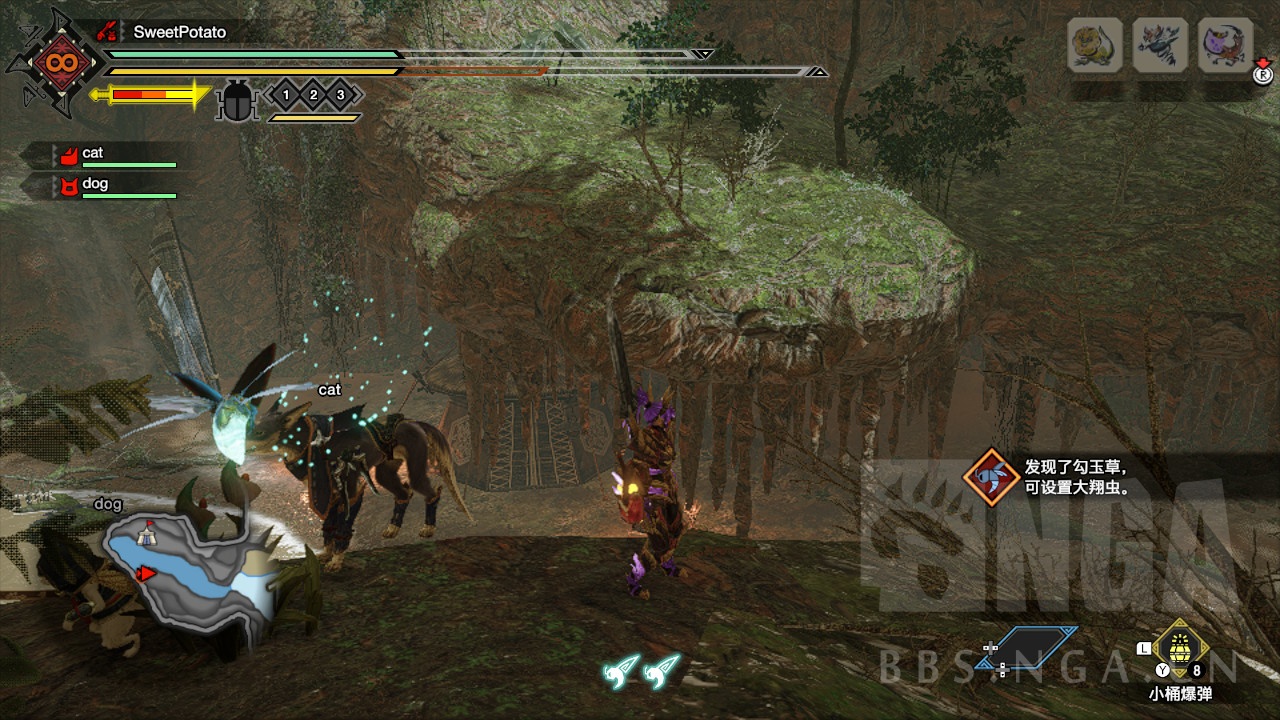Select the small barrel bomb item

point(1180,650)
